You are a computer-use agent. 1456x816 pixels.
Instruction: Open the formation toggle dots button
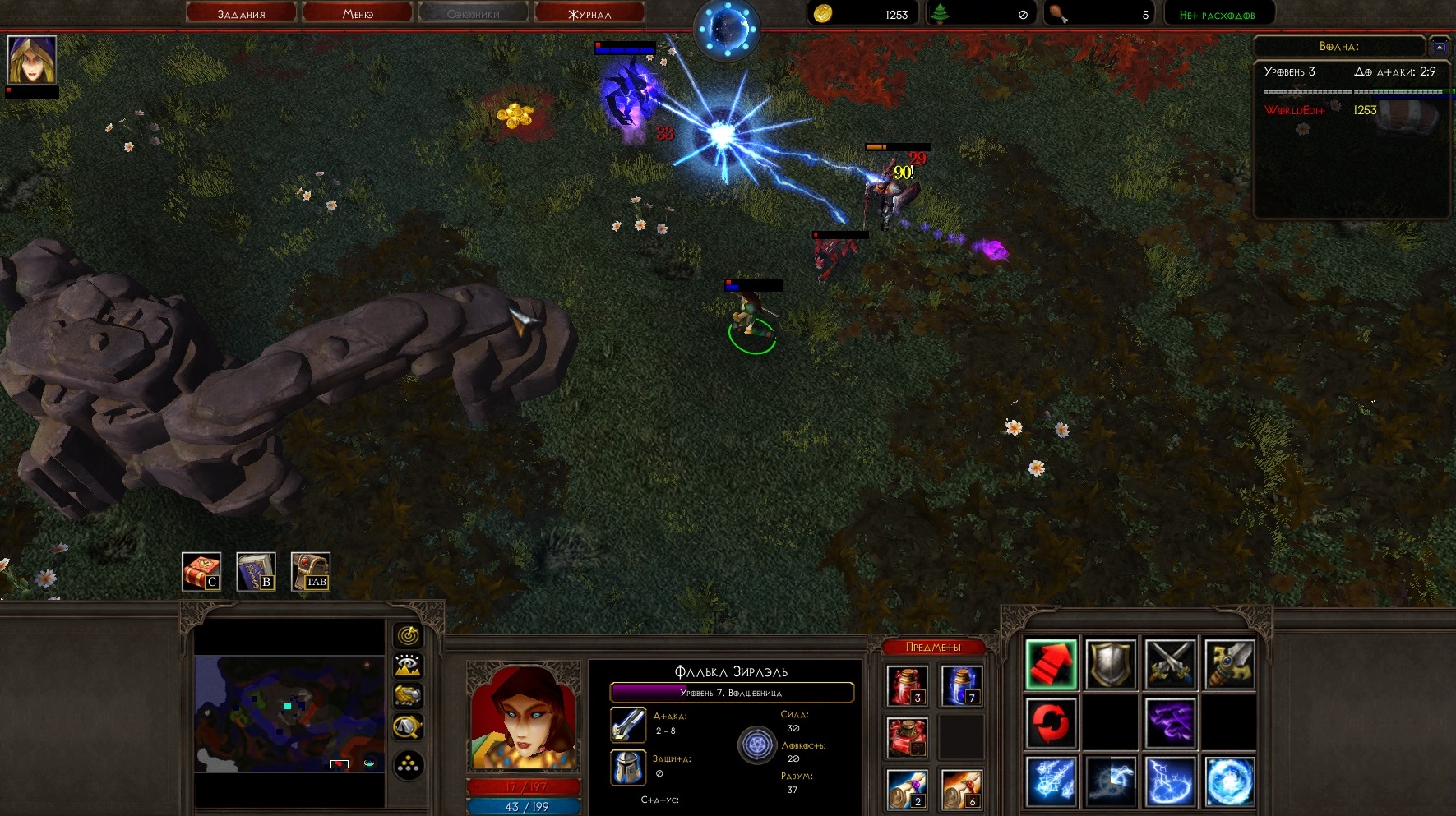pyautogui.click(x=409, y=766)
